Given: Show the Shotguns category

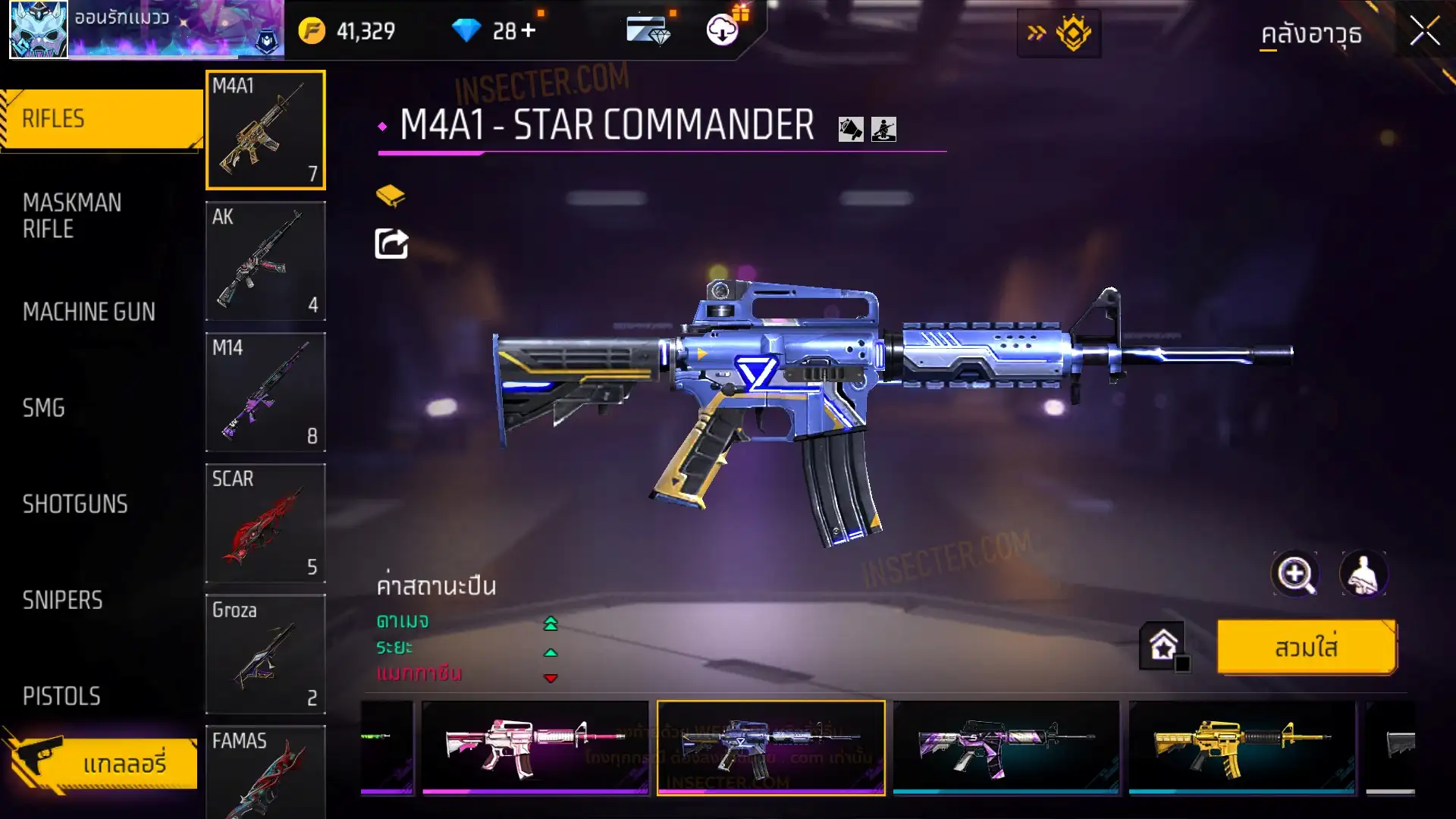Looking at the screenshot, I should pos(75,504).
